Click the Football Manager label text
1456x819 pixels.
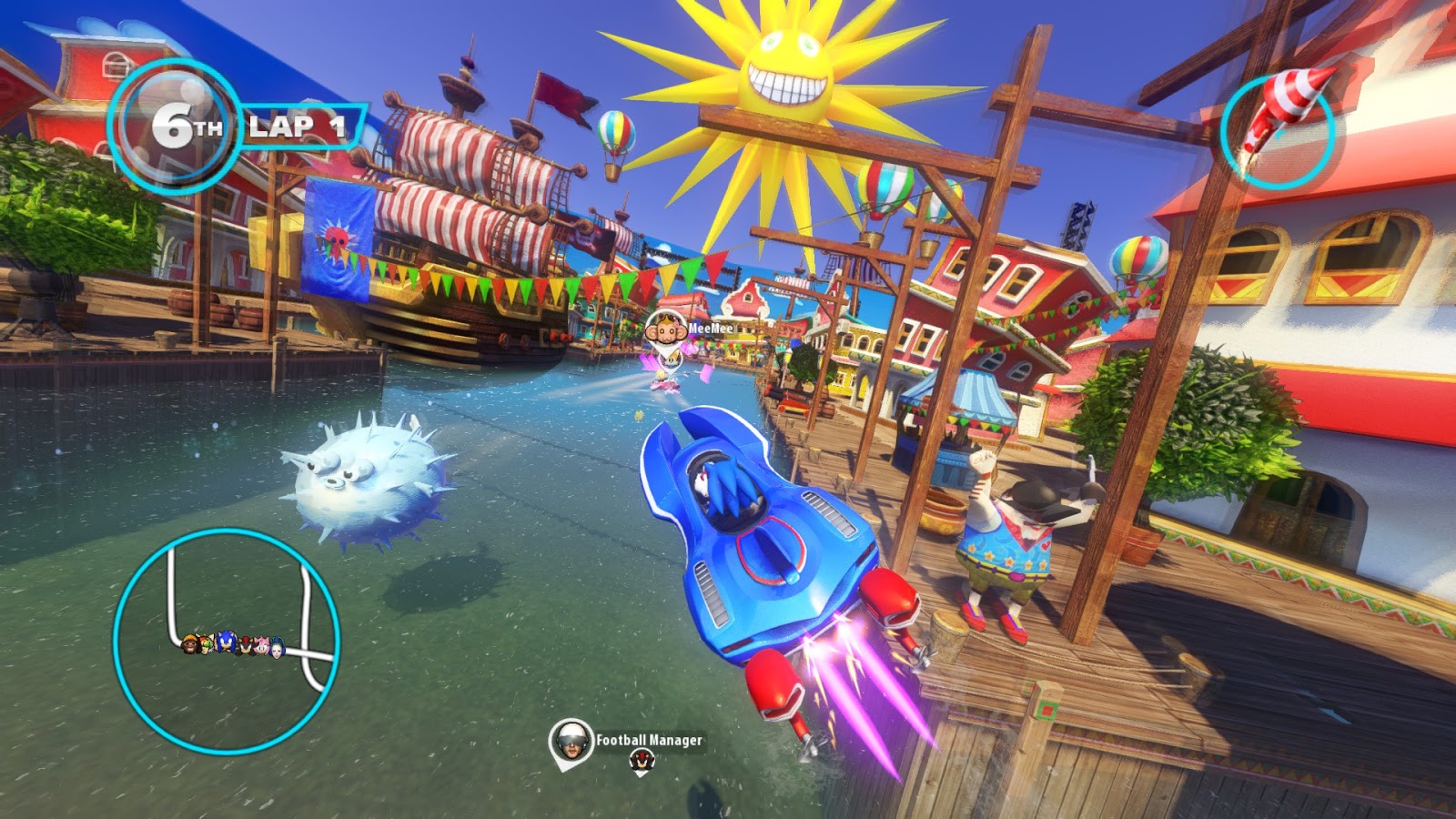pyautogui.click(x=648, y=742)
